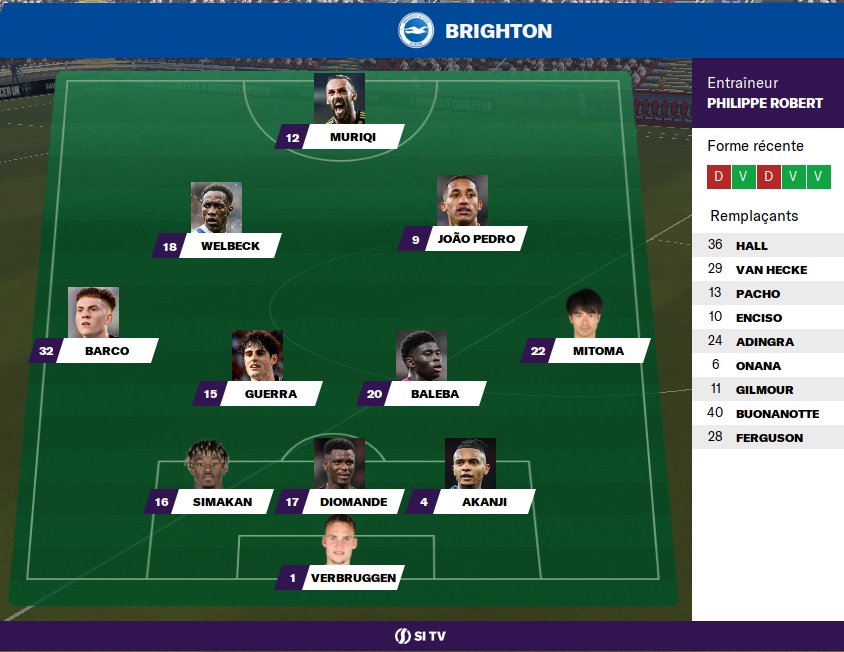Screen dimensions: 844x652
Task: Choose Van Hecke in the substitutes list
Action: pyautogui.click(x=767, y=269)
